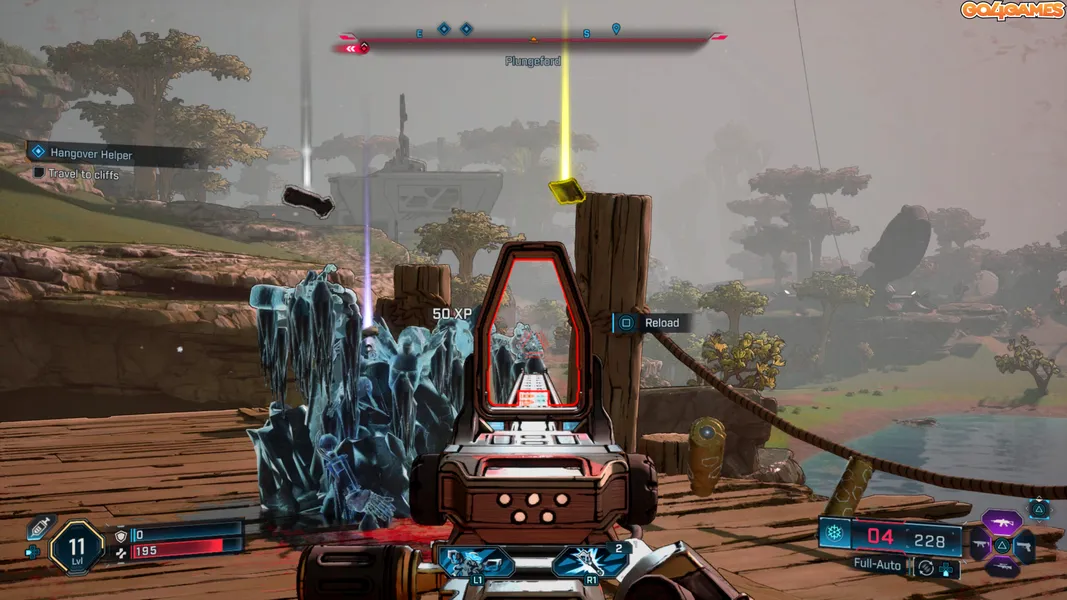
Task: Click the level 11 badge
Action: click(x=76, y=546)
